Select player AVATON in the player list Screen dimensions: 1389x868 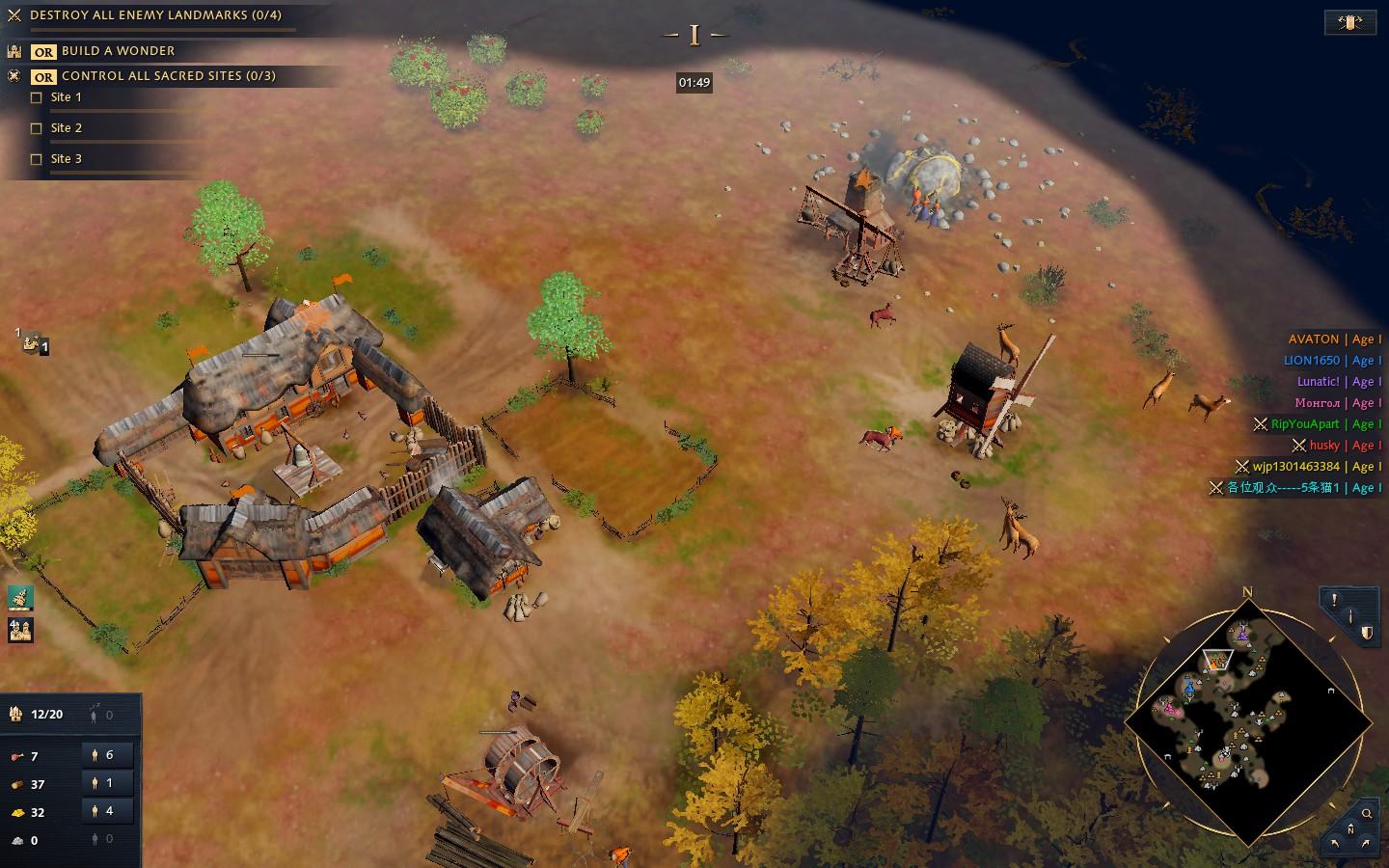click(x=1313, y=339)
